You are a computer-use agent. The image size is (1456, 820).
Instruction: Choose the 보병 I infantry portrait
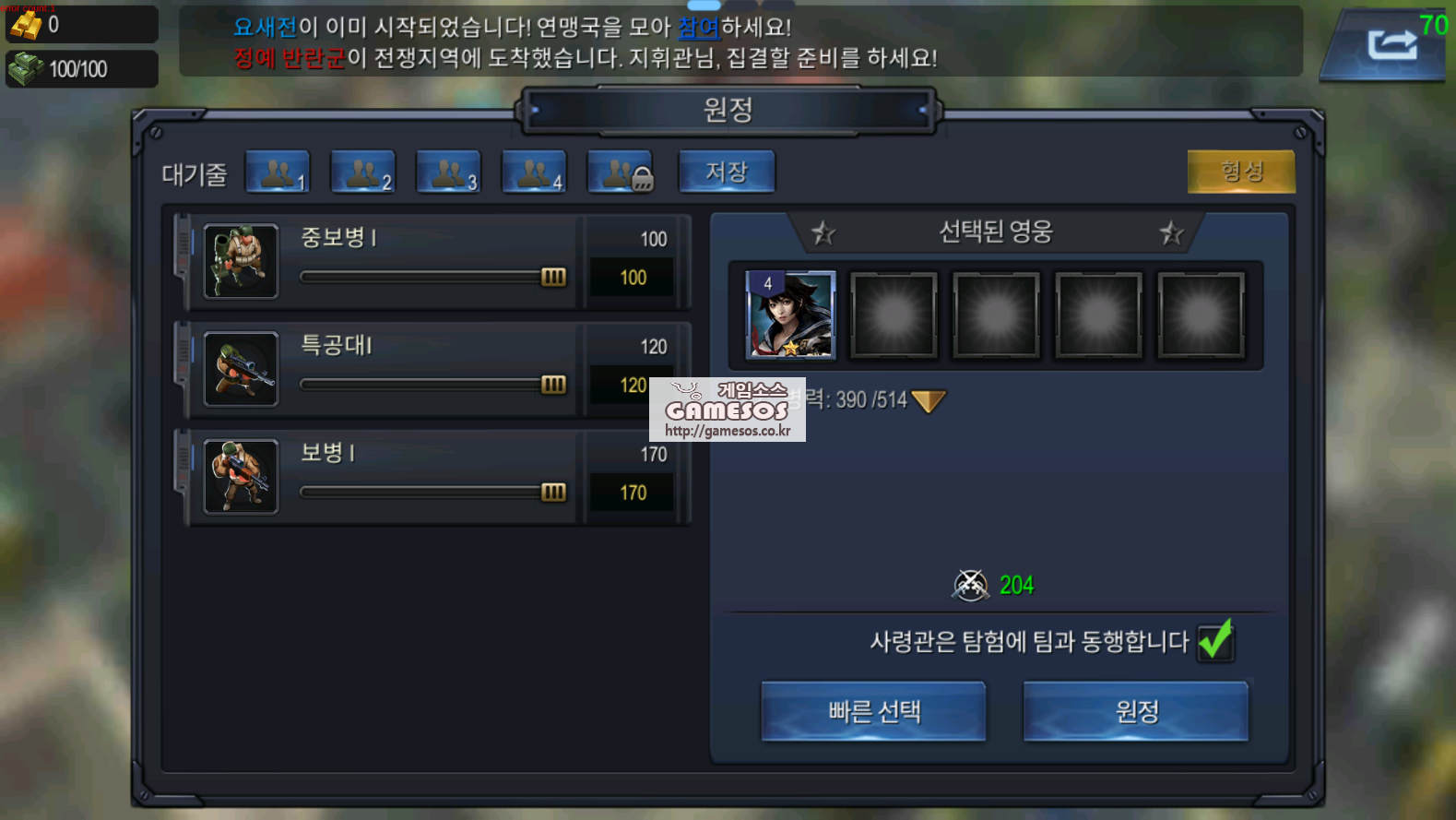(241, 477)
